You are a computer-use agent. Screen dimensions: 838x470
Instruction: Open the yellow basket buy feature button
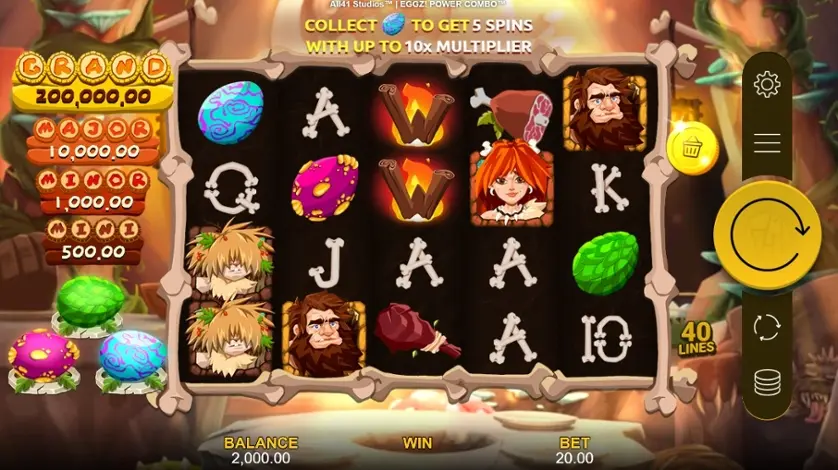692,149
